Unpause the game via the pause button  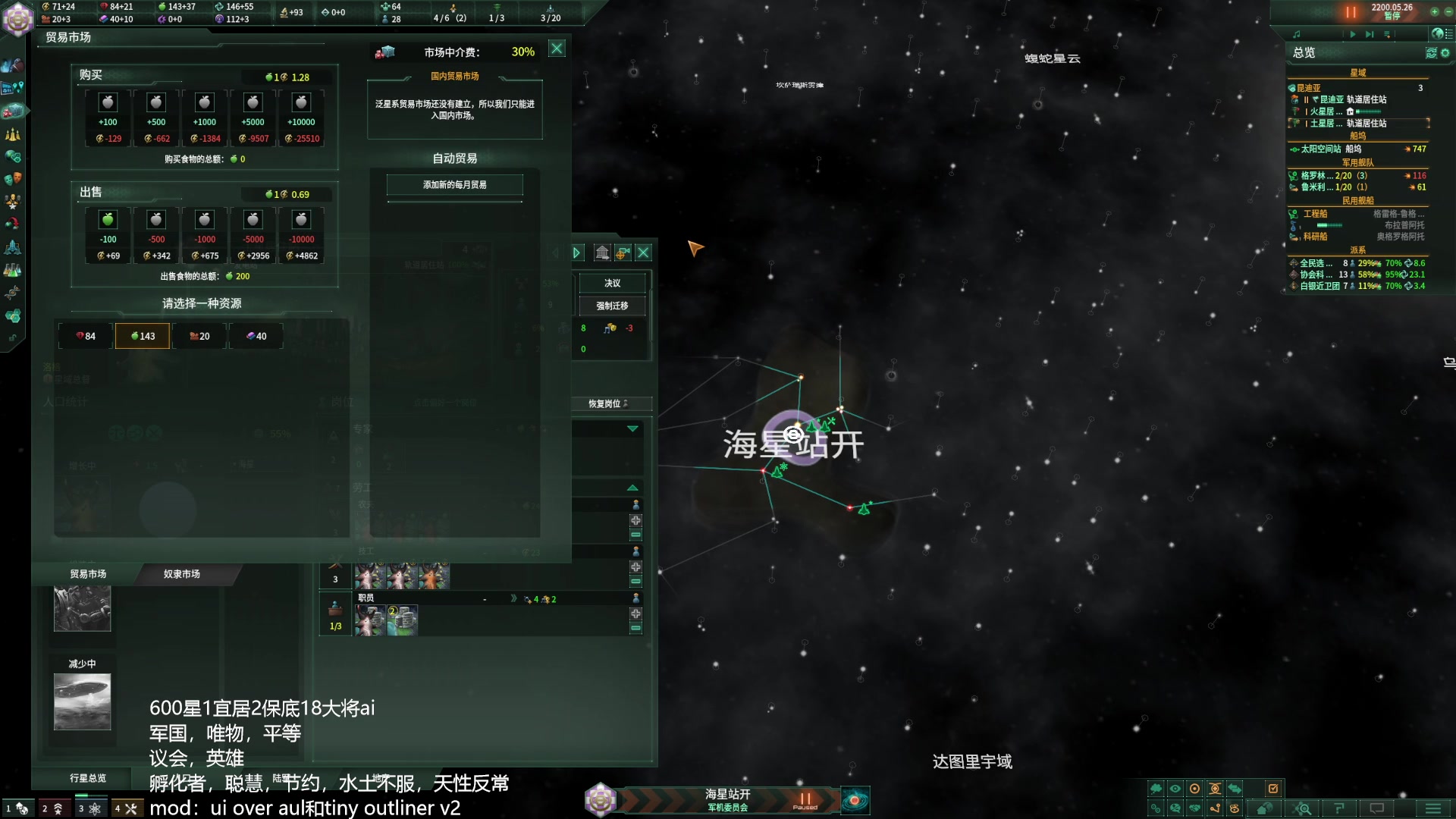[x=1351, y=11]
